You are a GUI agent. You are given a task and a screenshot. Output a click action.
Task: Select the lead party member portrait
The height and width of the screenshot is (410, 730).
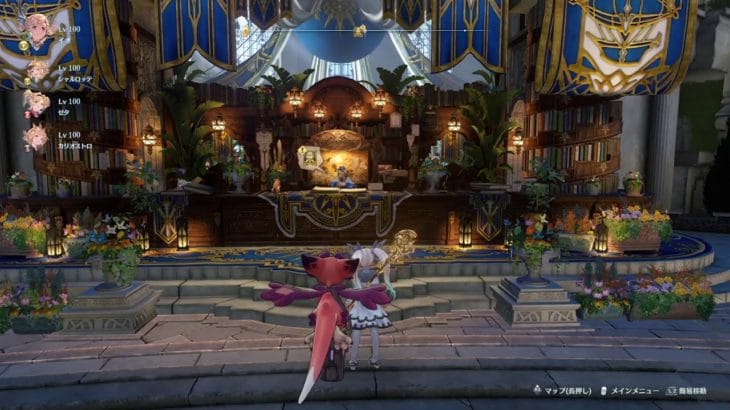click(x=38, y=31)
